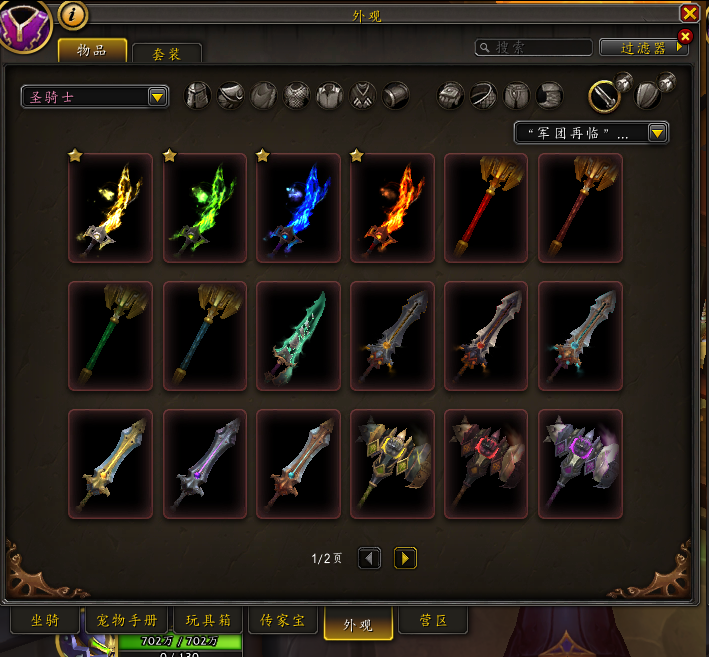This screenshot has width=709, height=657.
Task: Choose the gloves slot icon
Action: (451, 96)
